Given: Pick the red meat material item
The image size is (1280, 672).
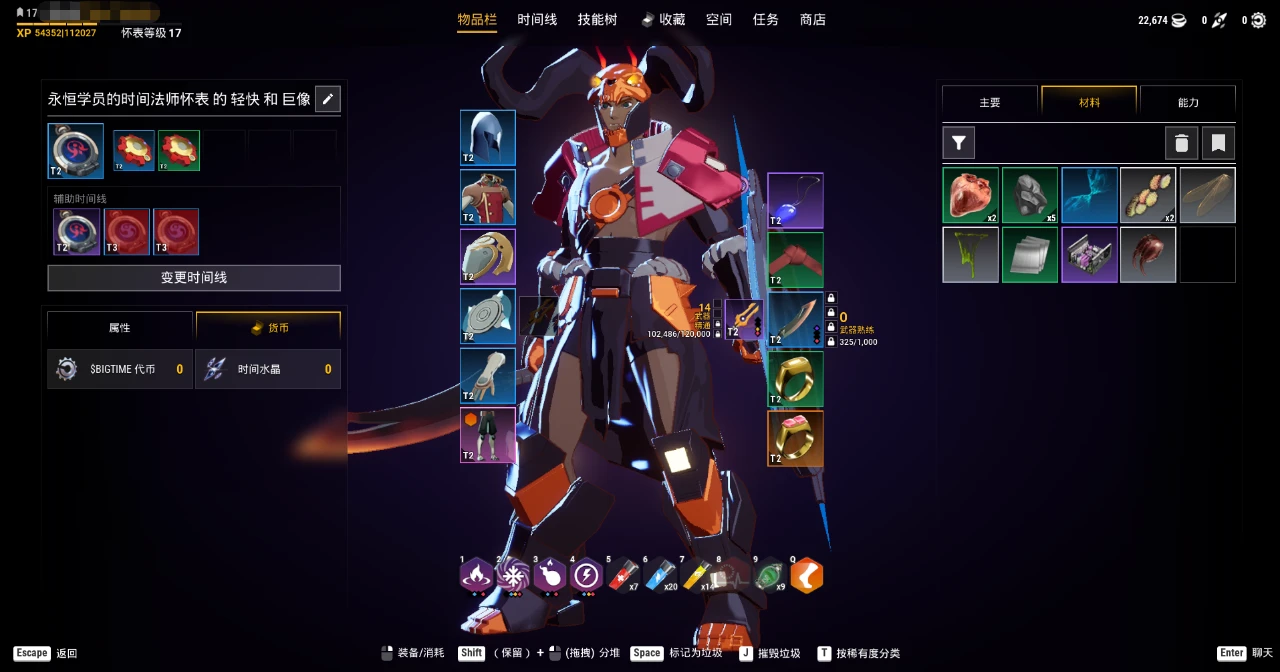Looking at the screenshot, I should tap(970, 195).
